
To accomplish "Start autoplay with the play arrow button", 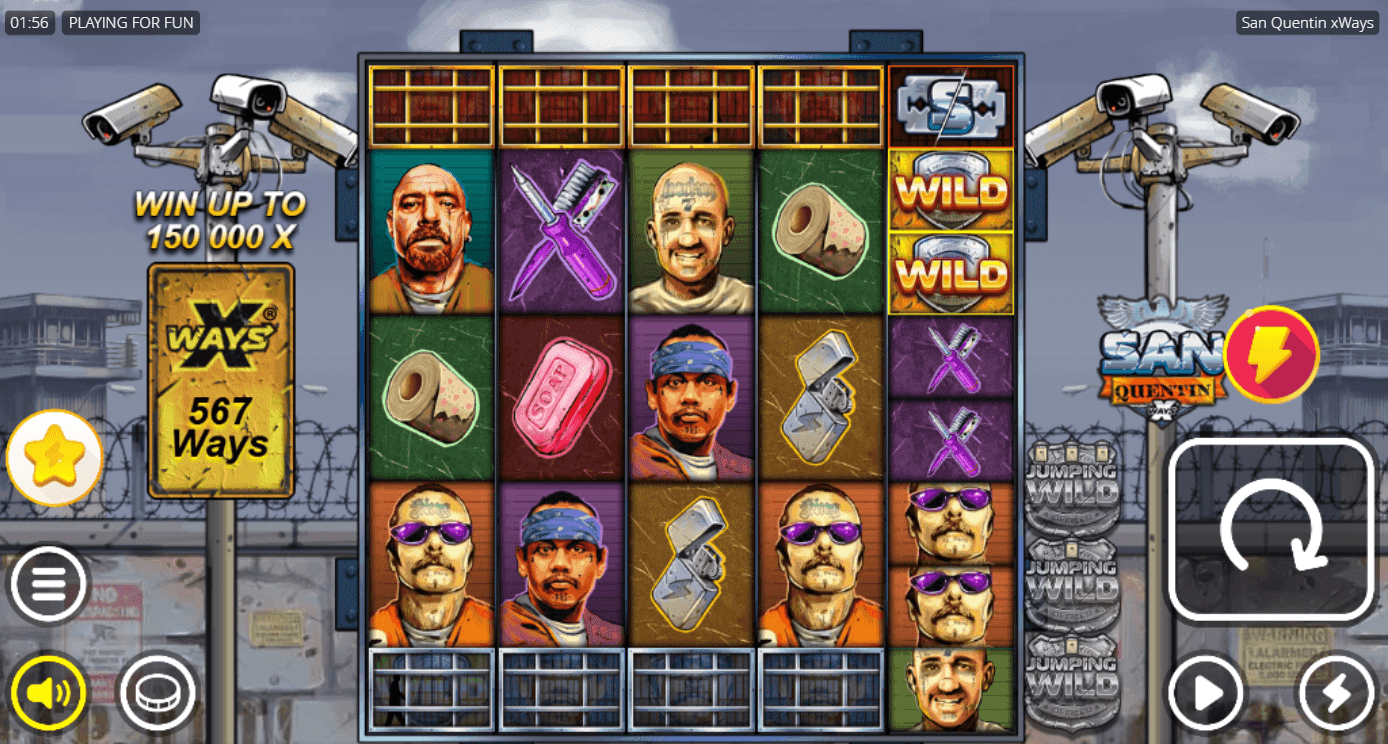I will [x=1206, y=692].
